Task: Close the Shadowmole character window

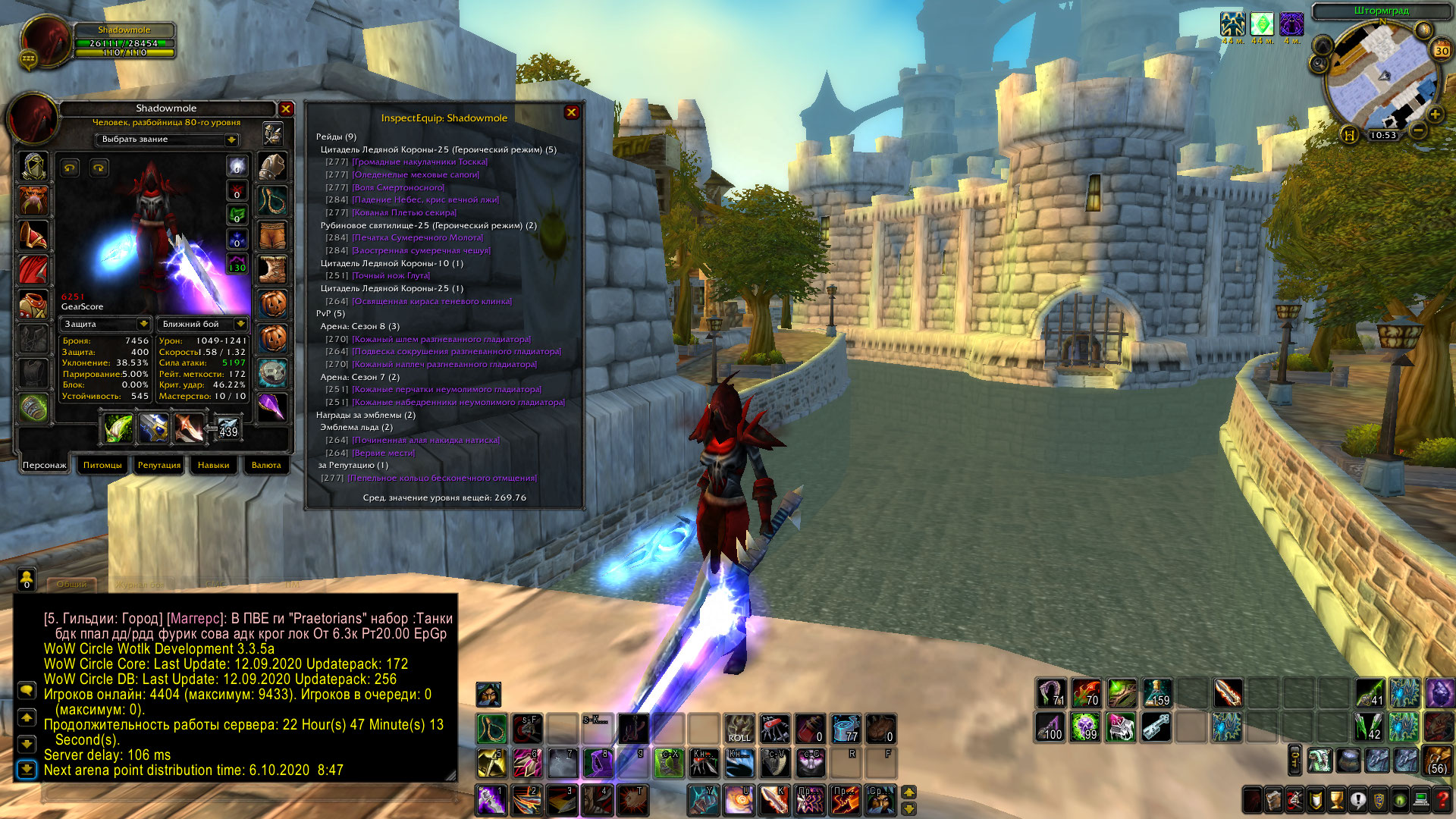Action: pyautogui.click(x=286, y=109)
